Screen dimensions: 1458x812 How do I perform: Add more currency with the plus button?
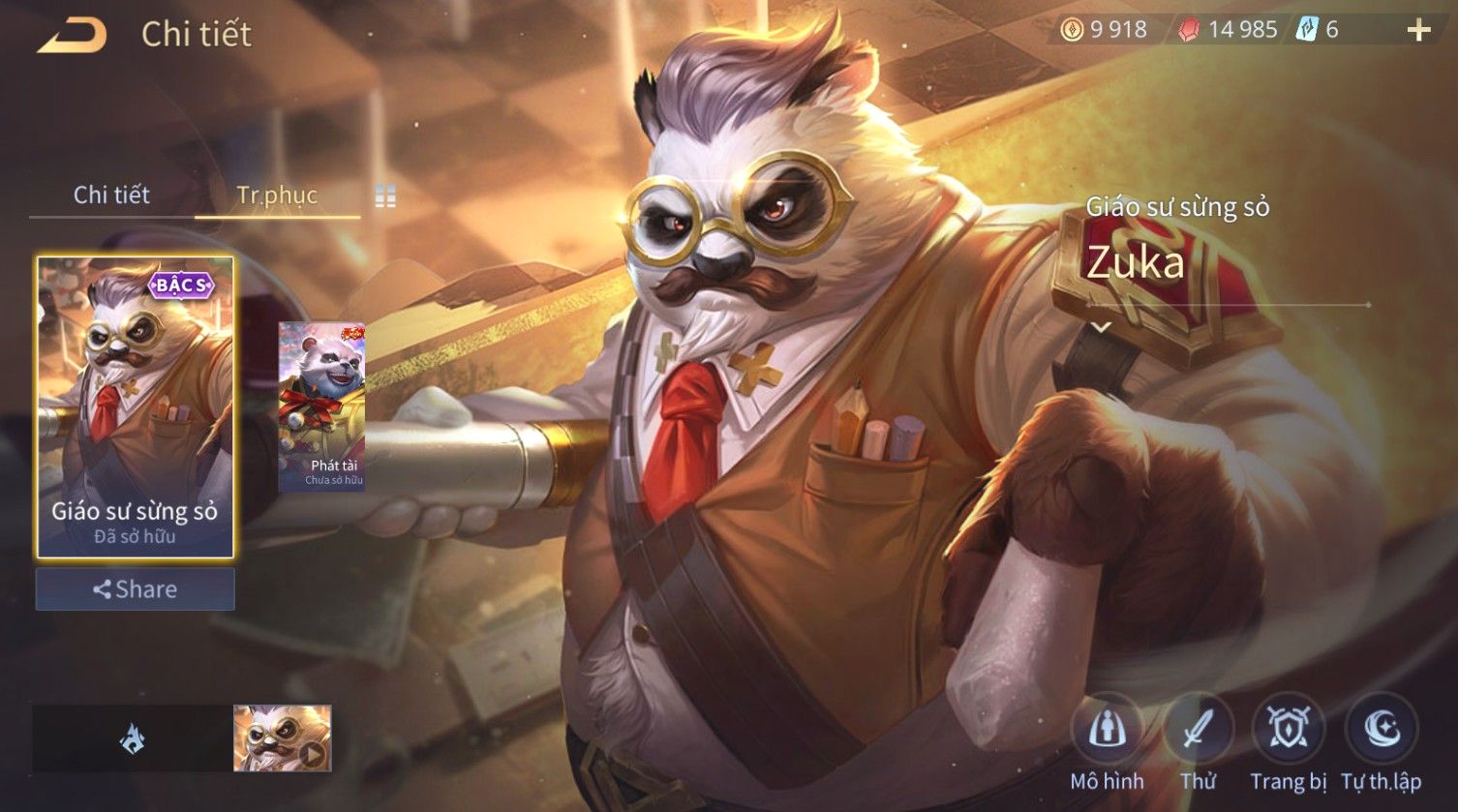pos(1418,31)
